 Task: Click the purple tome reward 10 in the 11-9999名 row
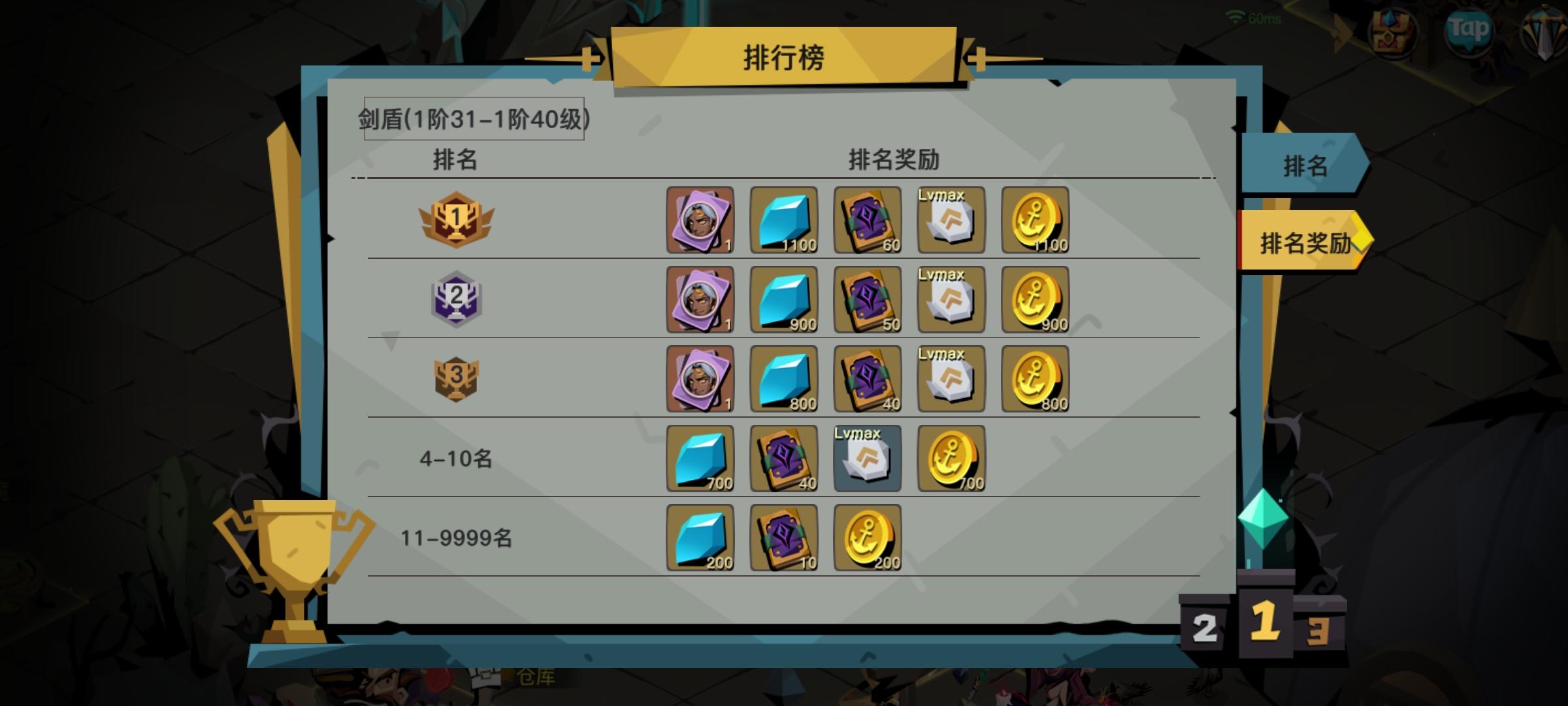[783, 537]
